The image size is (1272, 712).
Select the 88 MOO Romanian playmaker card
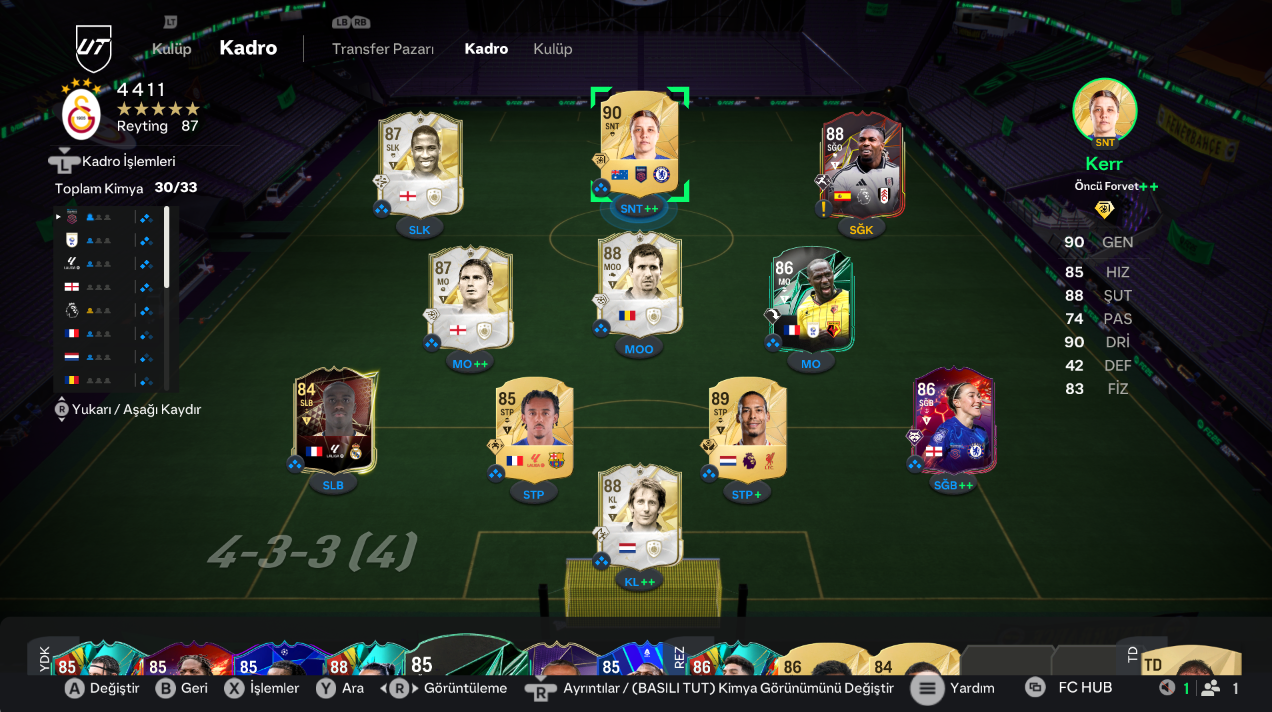(x=640, y=285)
